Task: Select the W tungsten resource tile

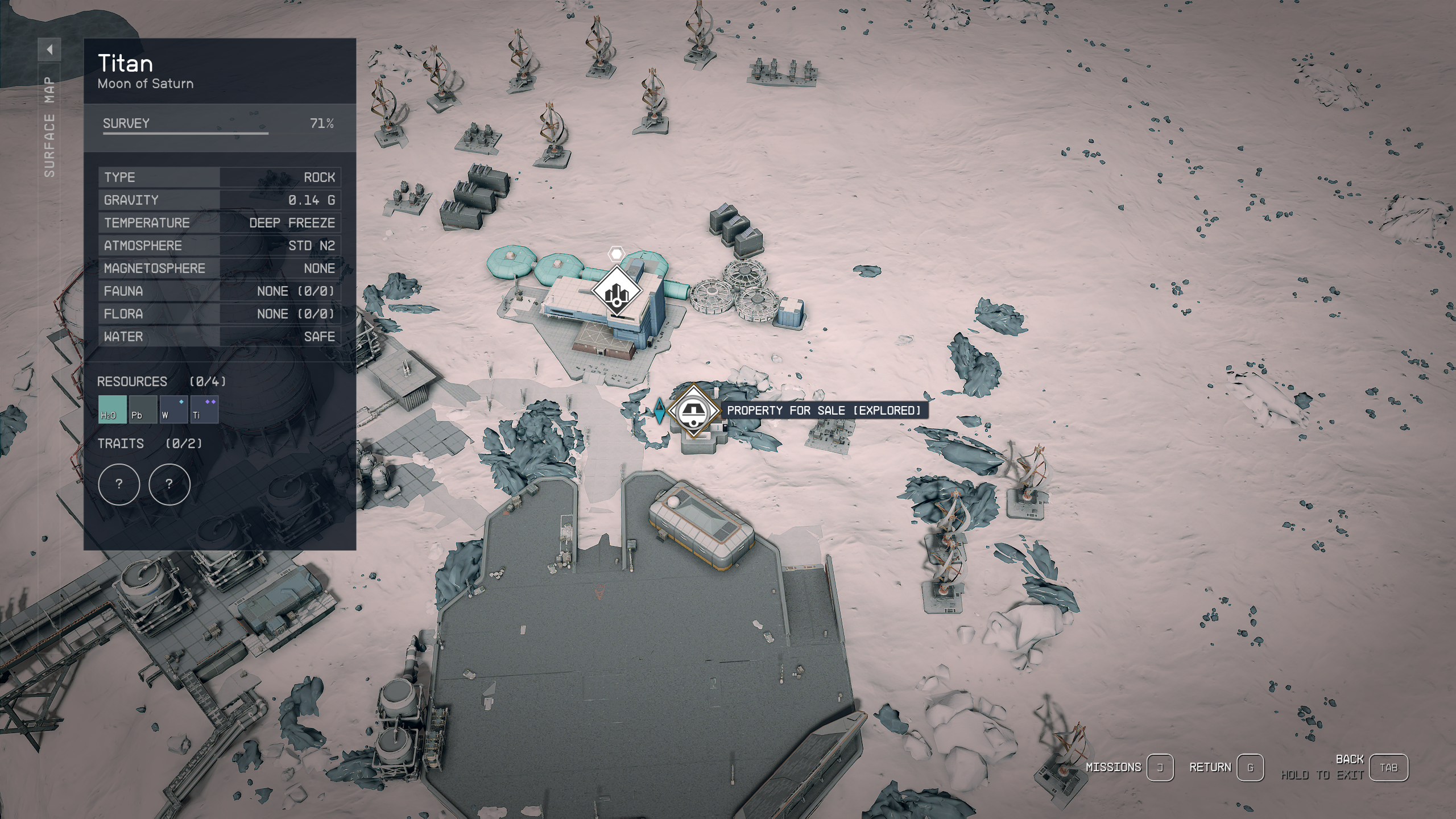Action: click(x=173, y=409)
